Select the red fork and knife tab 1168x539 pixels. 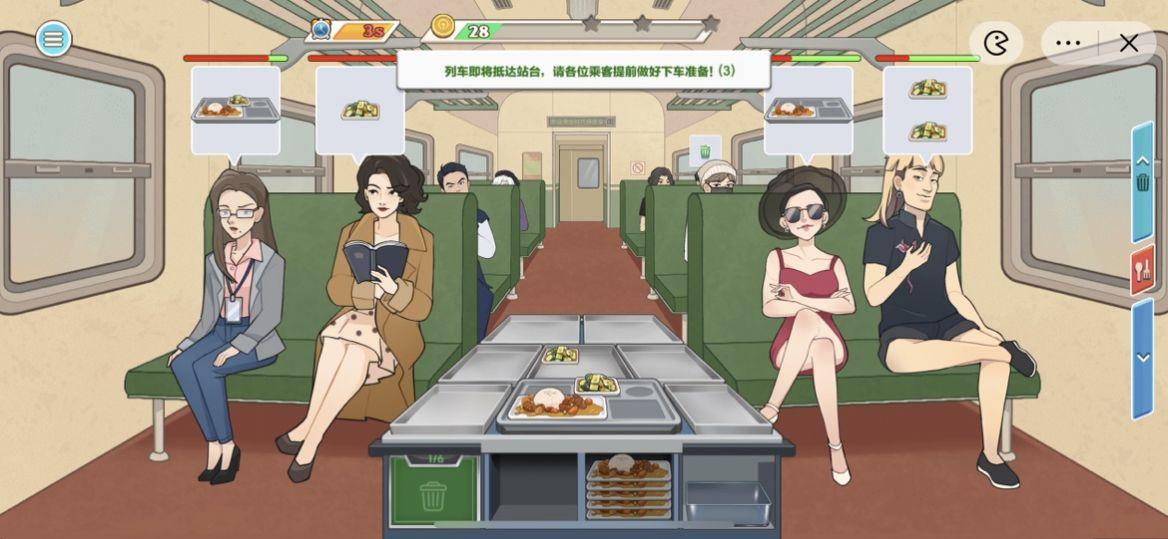click(x=1143, y=270)
